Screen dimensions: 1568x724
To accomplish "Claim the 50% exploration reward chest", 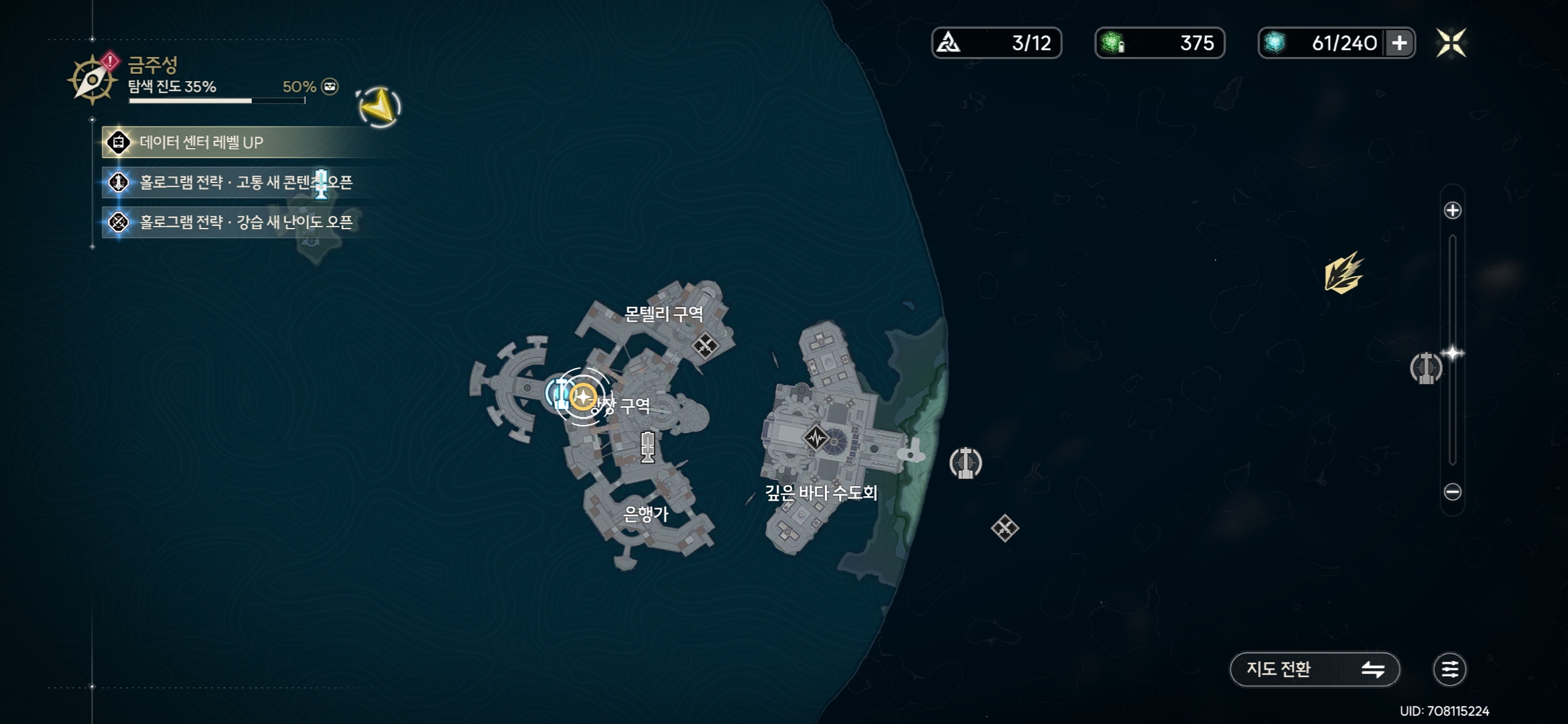I will 330,86.
